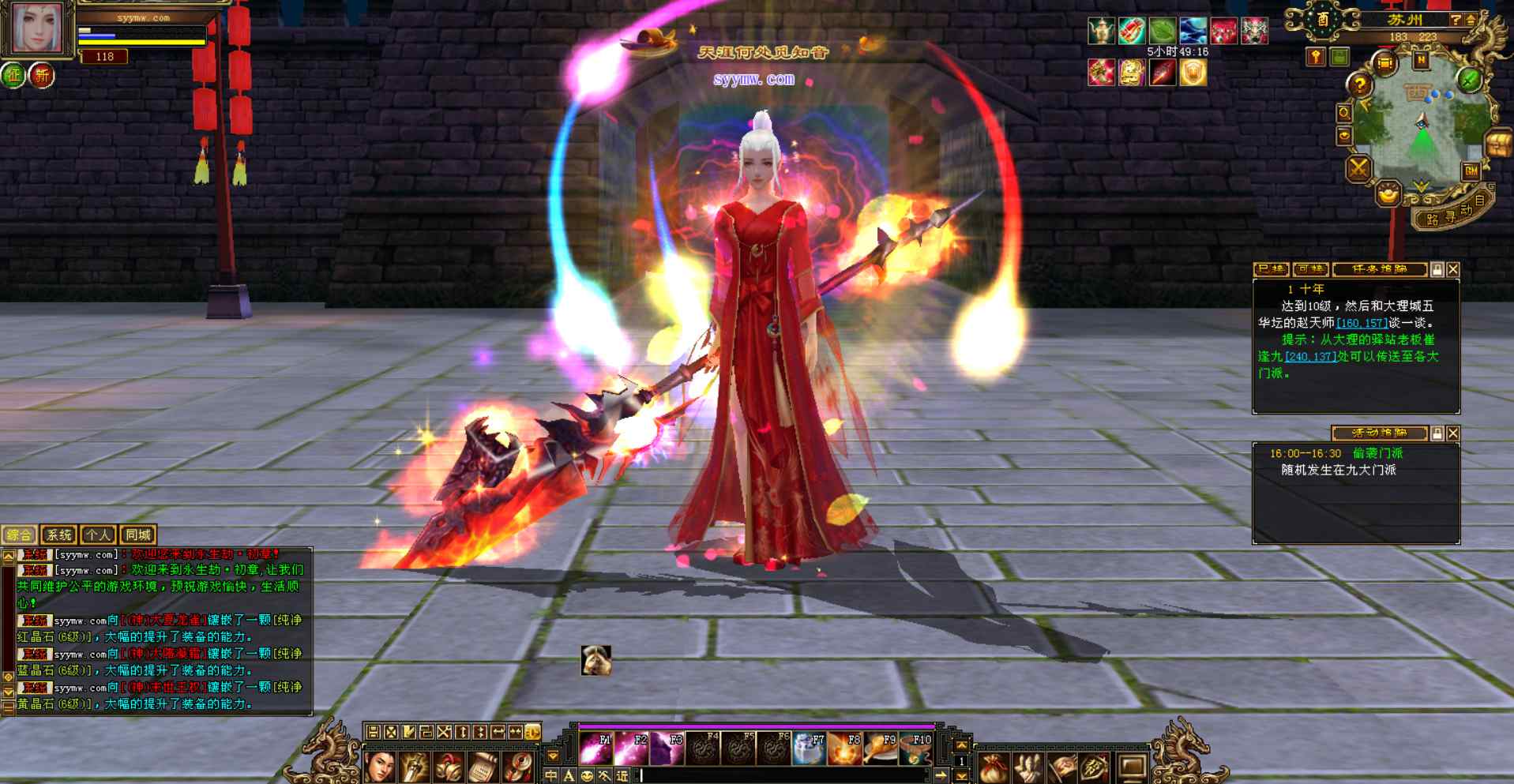Select the 同城 chat tab
The width and height of the screenshot is (1514, 784).
click(137, 535)
